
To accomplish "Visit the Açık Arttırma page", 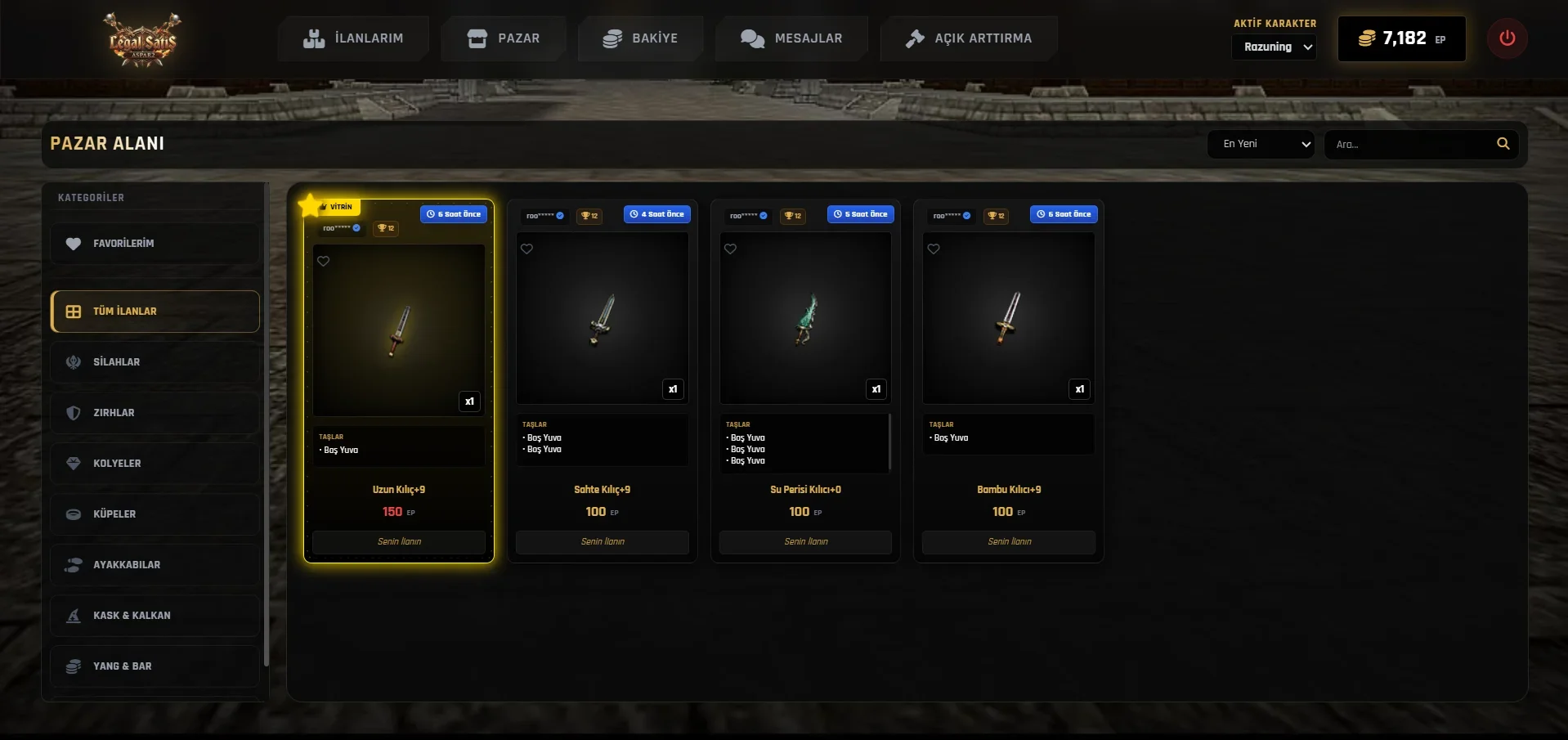I will (x=969, y=38).
